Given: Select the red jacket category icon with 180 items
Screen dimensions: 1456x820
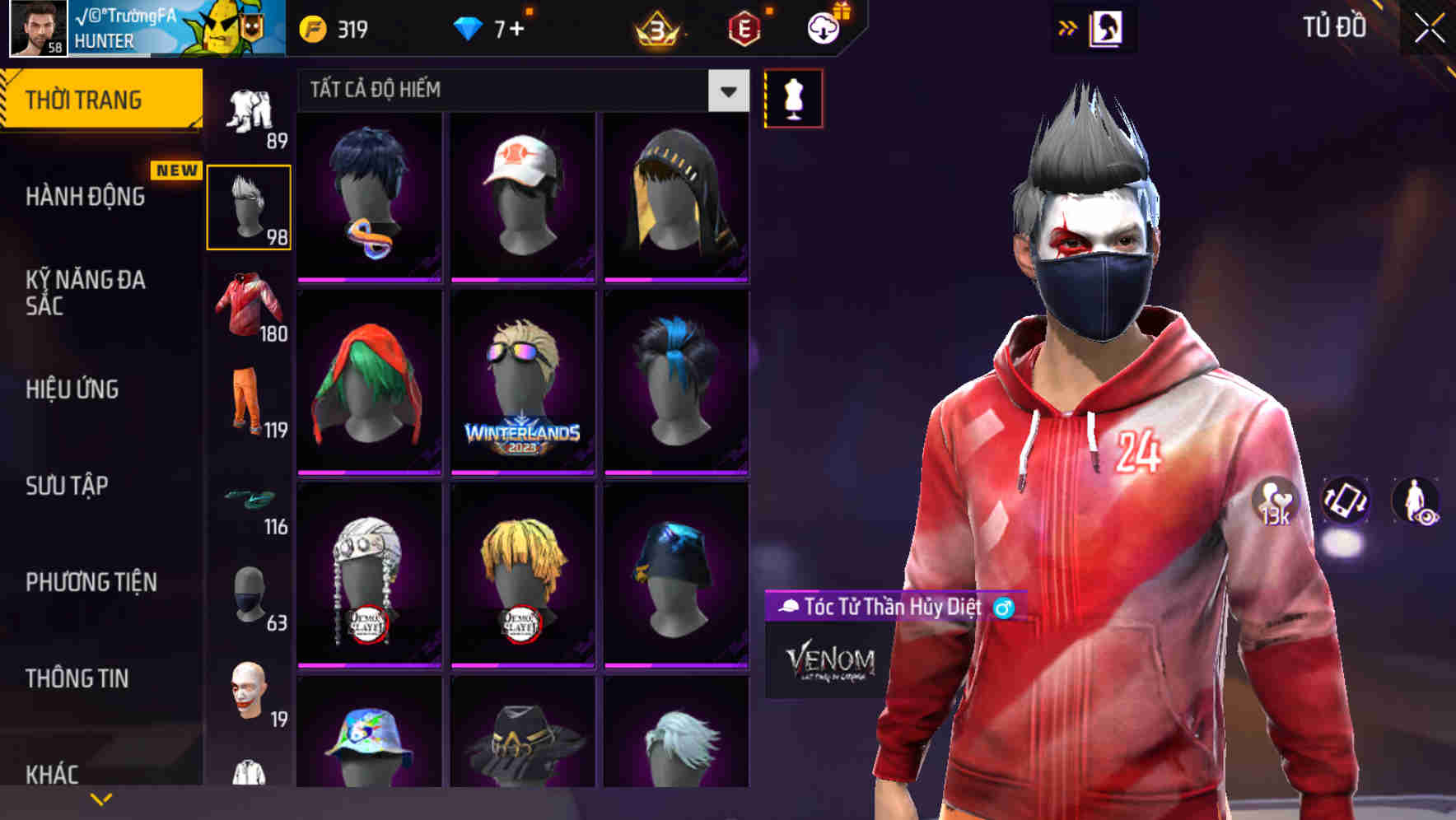Looking at the screenshot, I should [x=250, y=305].
